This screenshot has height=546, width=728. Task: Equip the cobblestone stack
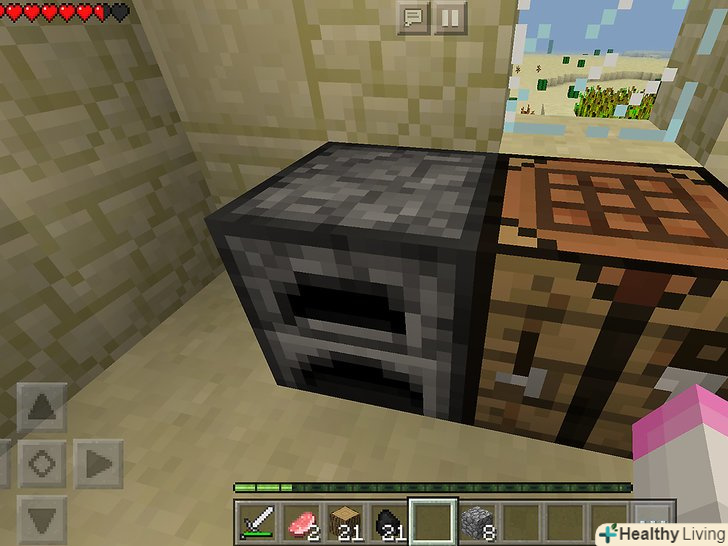click(x=477, y=522)
